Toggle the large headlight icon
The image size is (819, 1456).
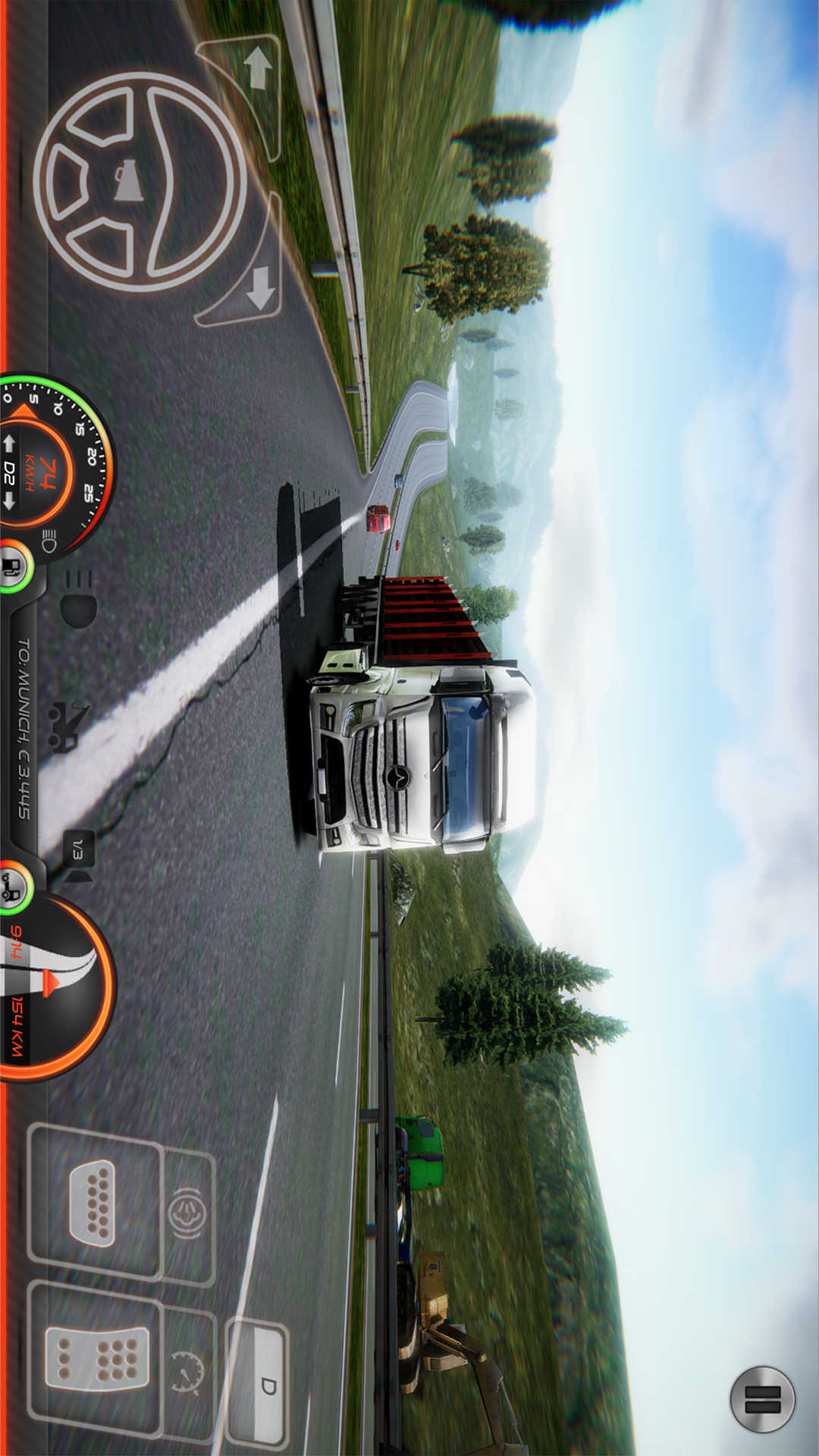78,599
